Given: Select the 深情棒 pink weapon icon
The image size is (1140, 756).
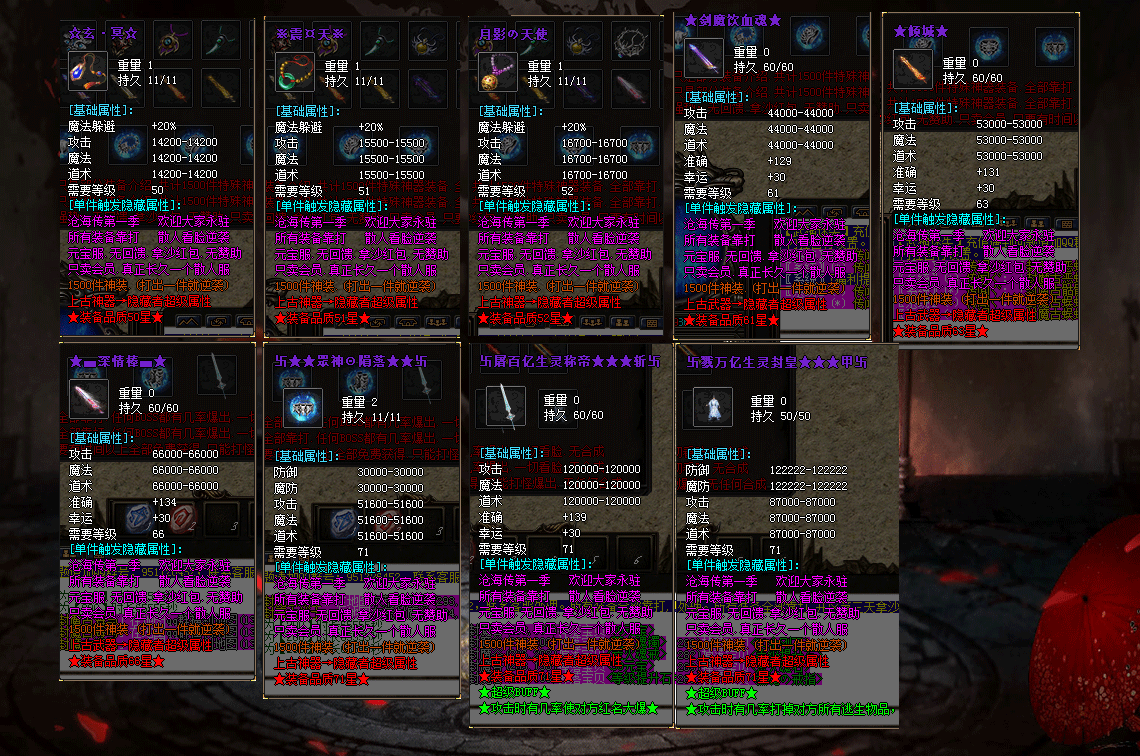Looking at the screenshot, I should (x=88, y=399).
